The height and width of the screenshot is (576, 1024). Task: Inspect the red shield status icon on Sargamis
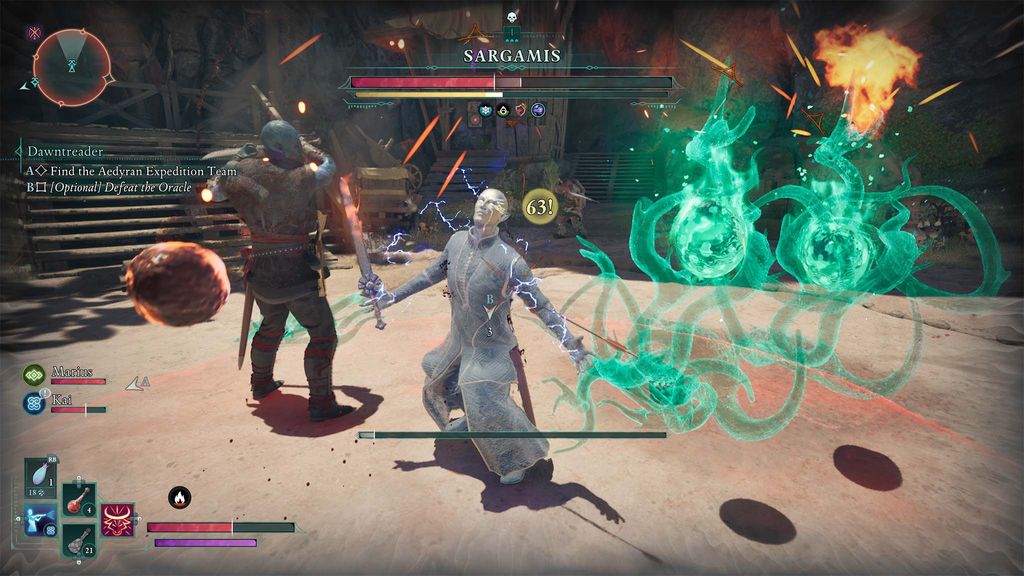[520, 110]
